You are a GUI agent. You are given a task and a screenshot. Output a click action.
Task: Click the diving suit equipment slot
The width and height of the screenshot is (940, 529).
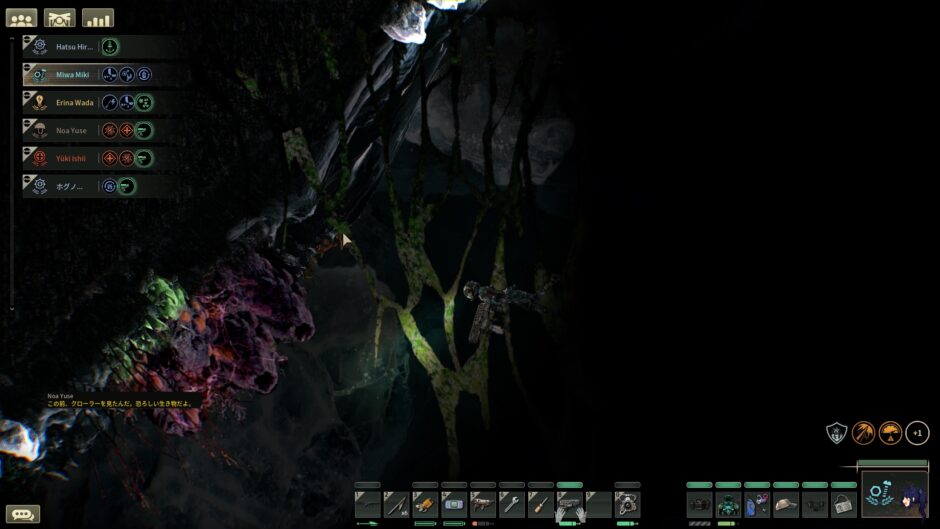coord(728,504)
